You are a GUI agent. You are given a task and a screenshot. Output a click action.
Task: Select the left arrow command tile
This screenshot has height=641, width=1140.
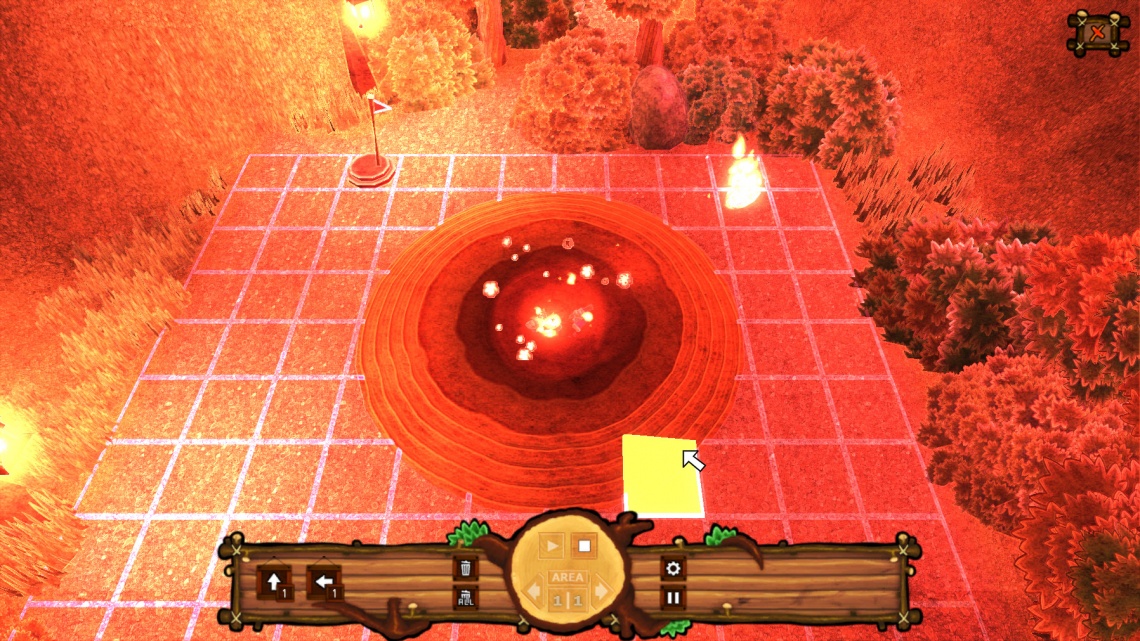[323, 581]
